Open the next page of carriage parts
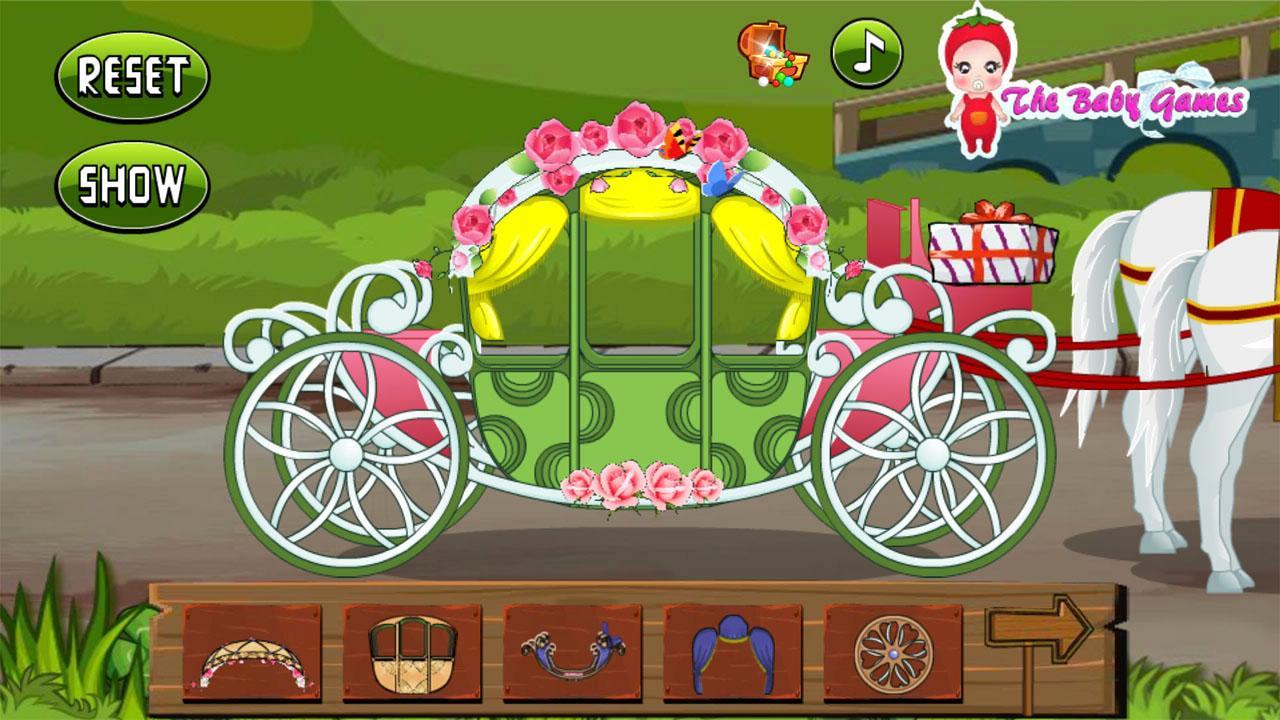This screenshot has height=720, width=1280. point(1040,628)
